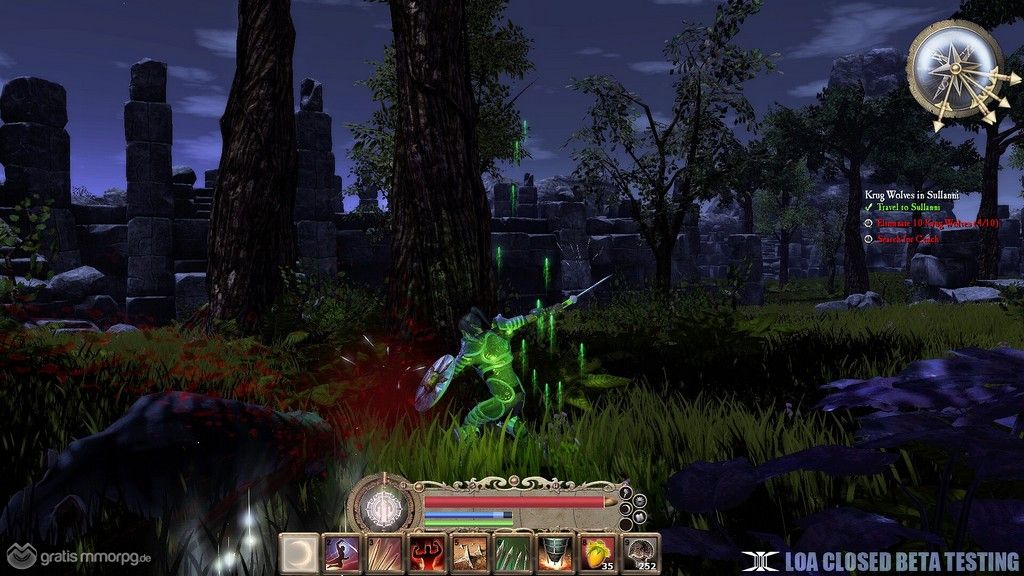The height and width of the screenshot is (576, 1024).
Task: Use the item with 252 count
Action: coord(641,552)
